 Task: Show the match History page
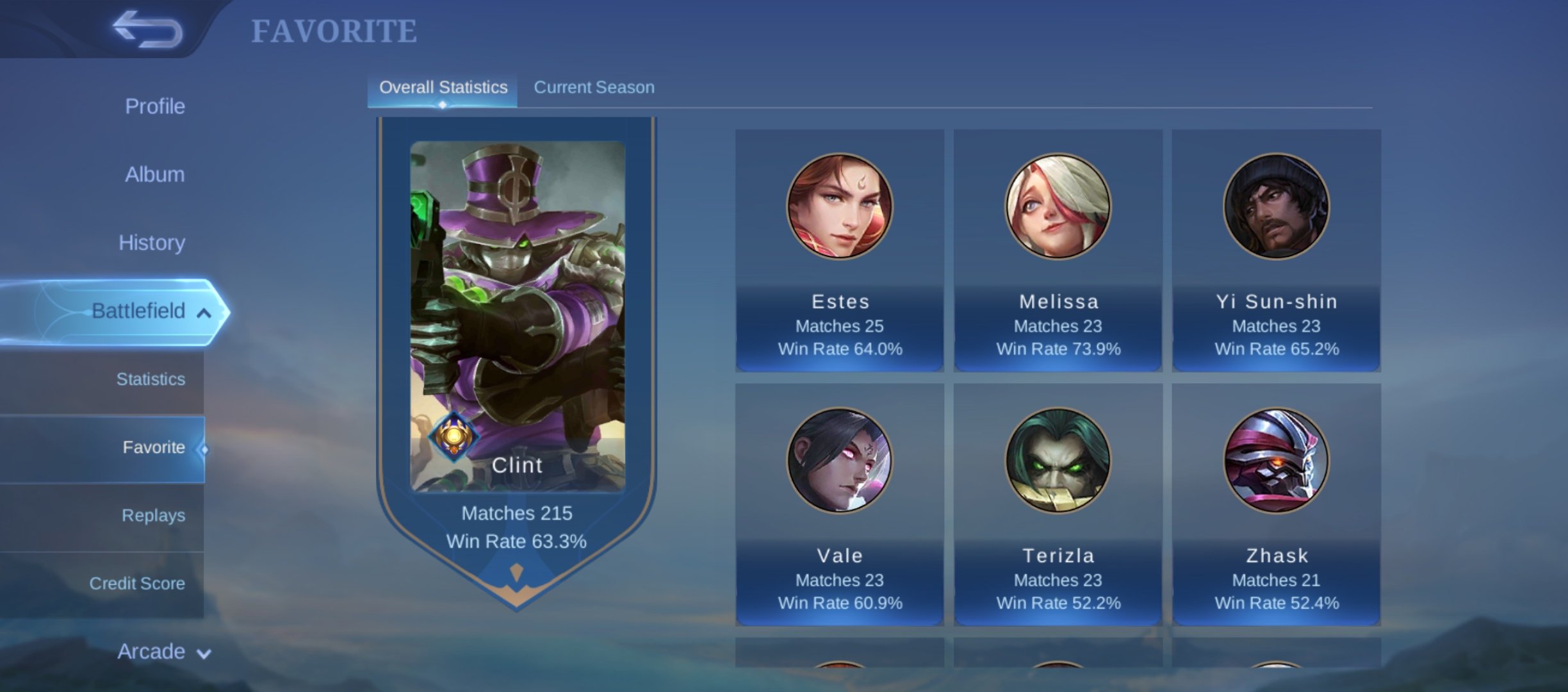click(152, 243)
